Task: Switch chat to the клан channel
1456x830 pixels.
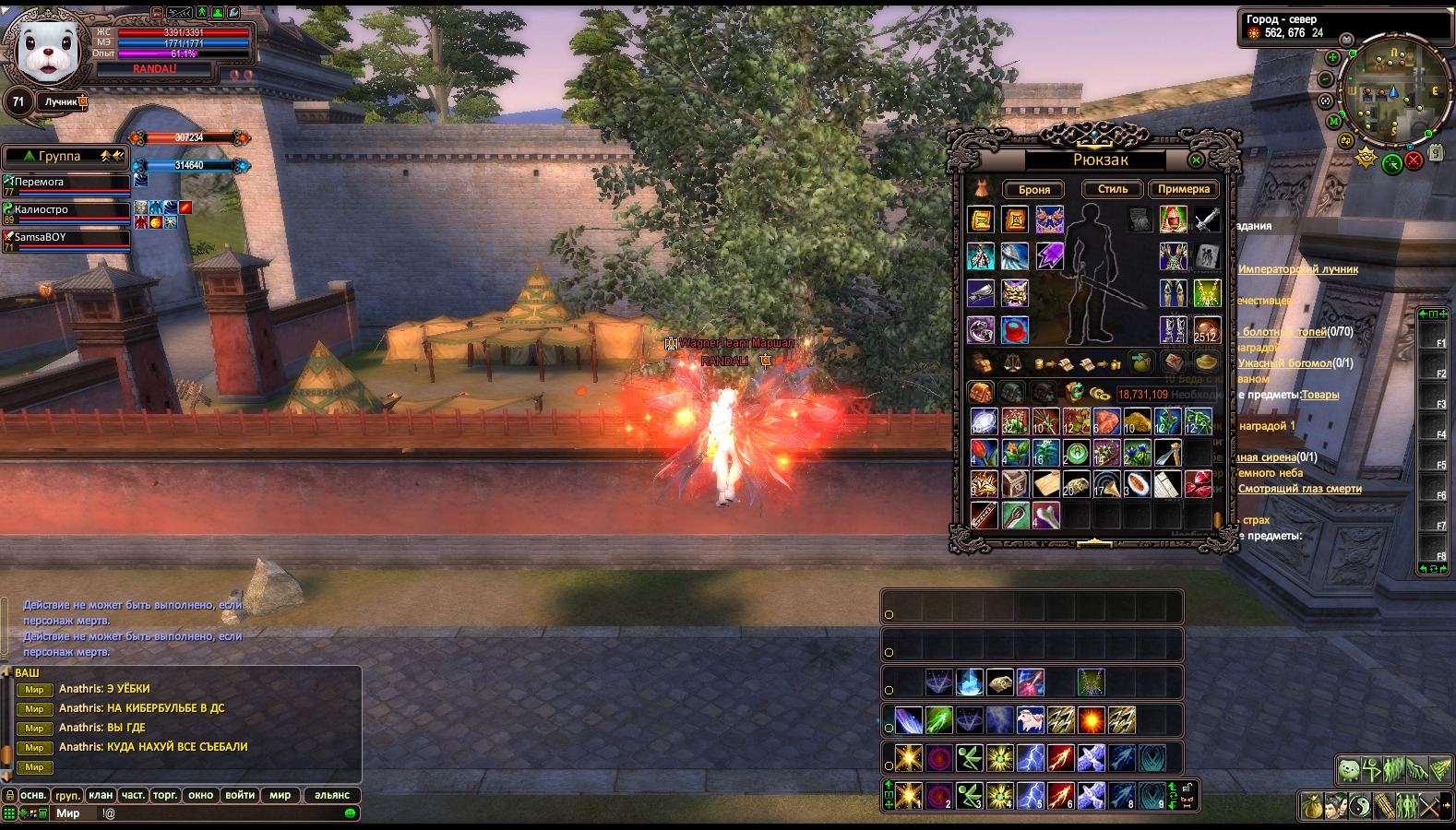Action: (101, 795)
